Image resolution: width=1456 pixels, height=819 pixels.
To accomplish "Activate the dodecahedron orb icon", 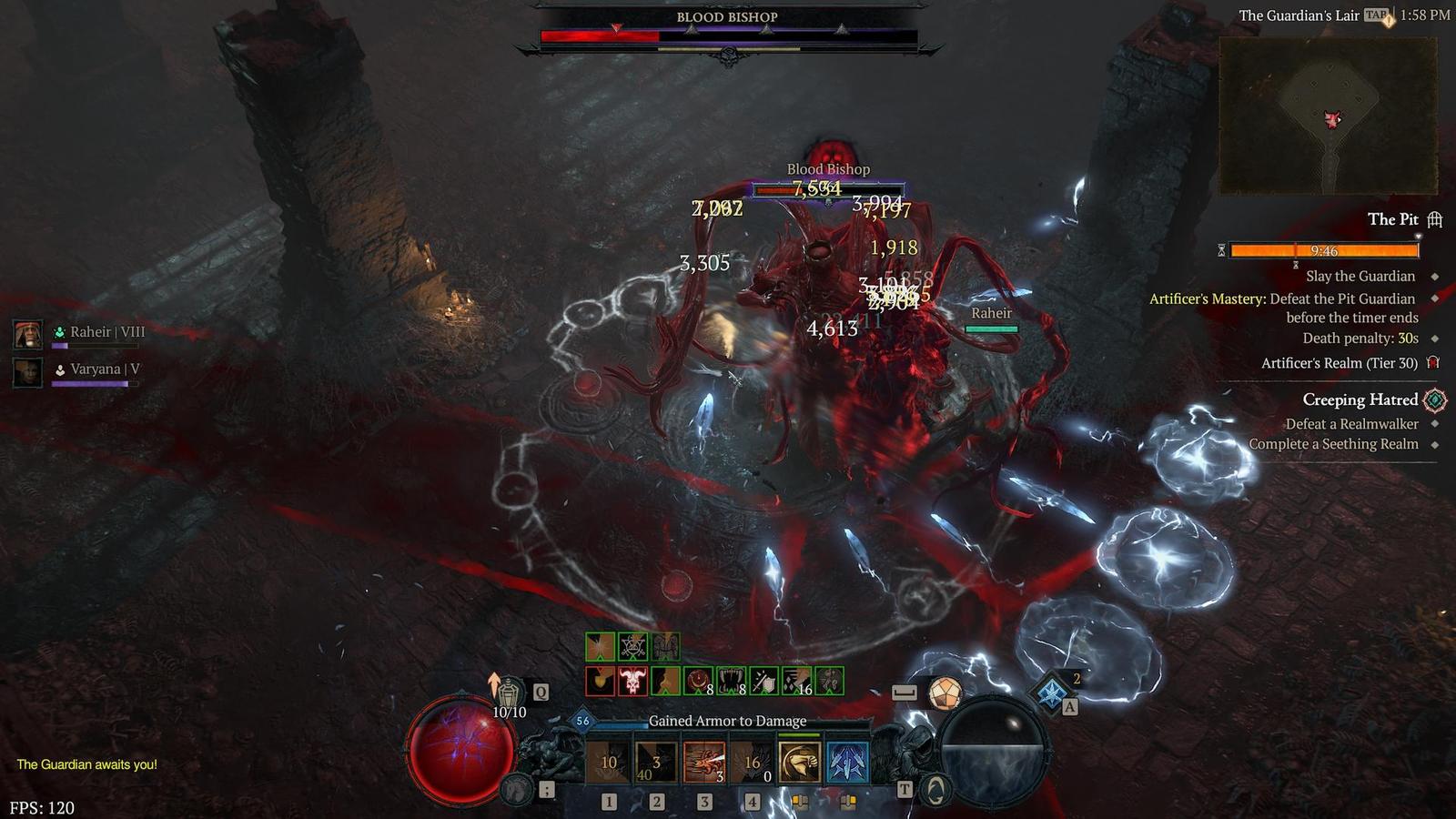I will [945, 693].
